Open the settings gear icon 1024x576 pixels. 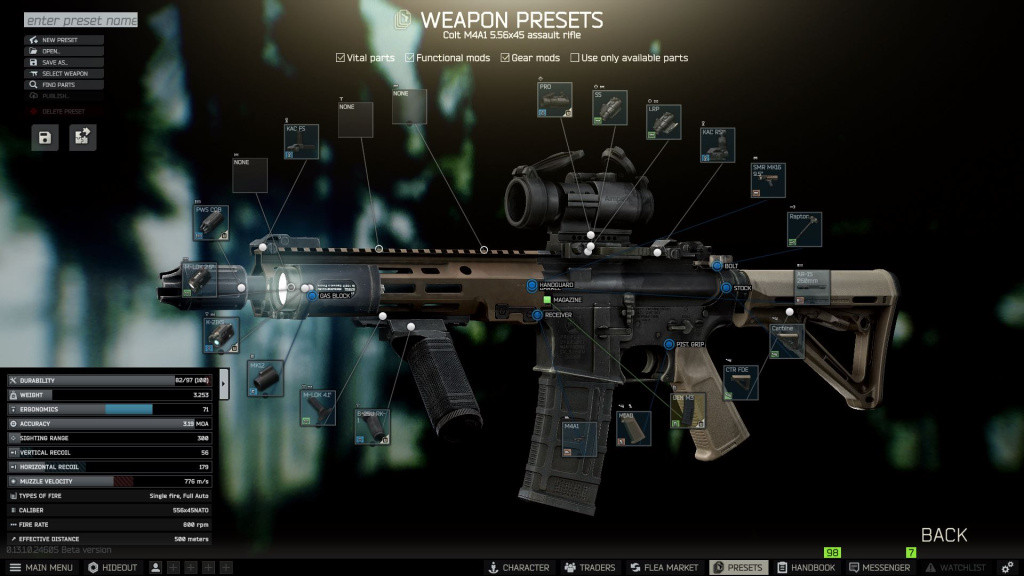[x=1007, y=567]
